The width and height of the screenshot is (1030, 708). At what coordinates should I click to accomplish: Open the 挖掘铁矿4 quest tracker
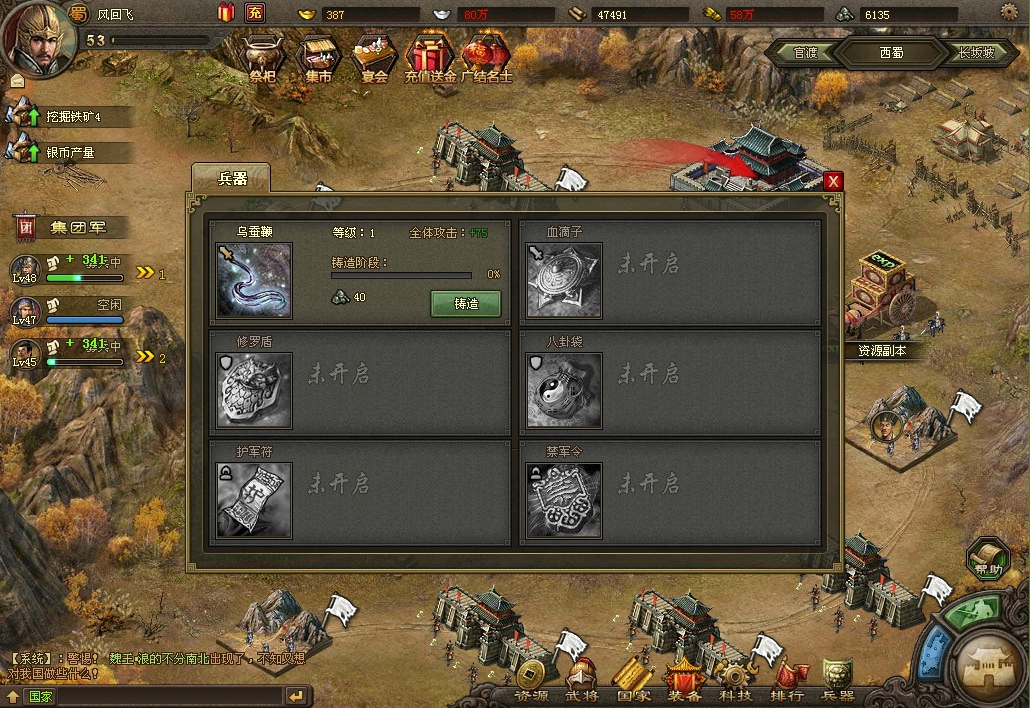click(x=70, y=117)
